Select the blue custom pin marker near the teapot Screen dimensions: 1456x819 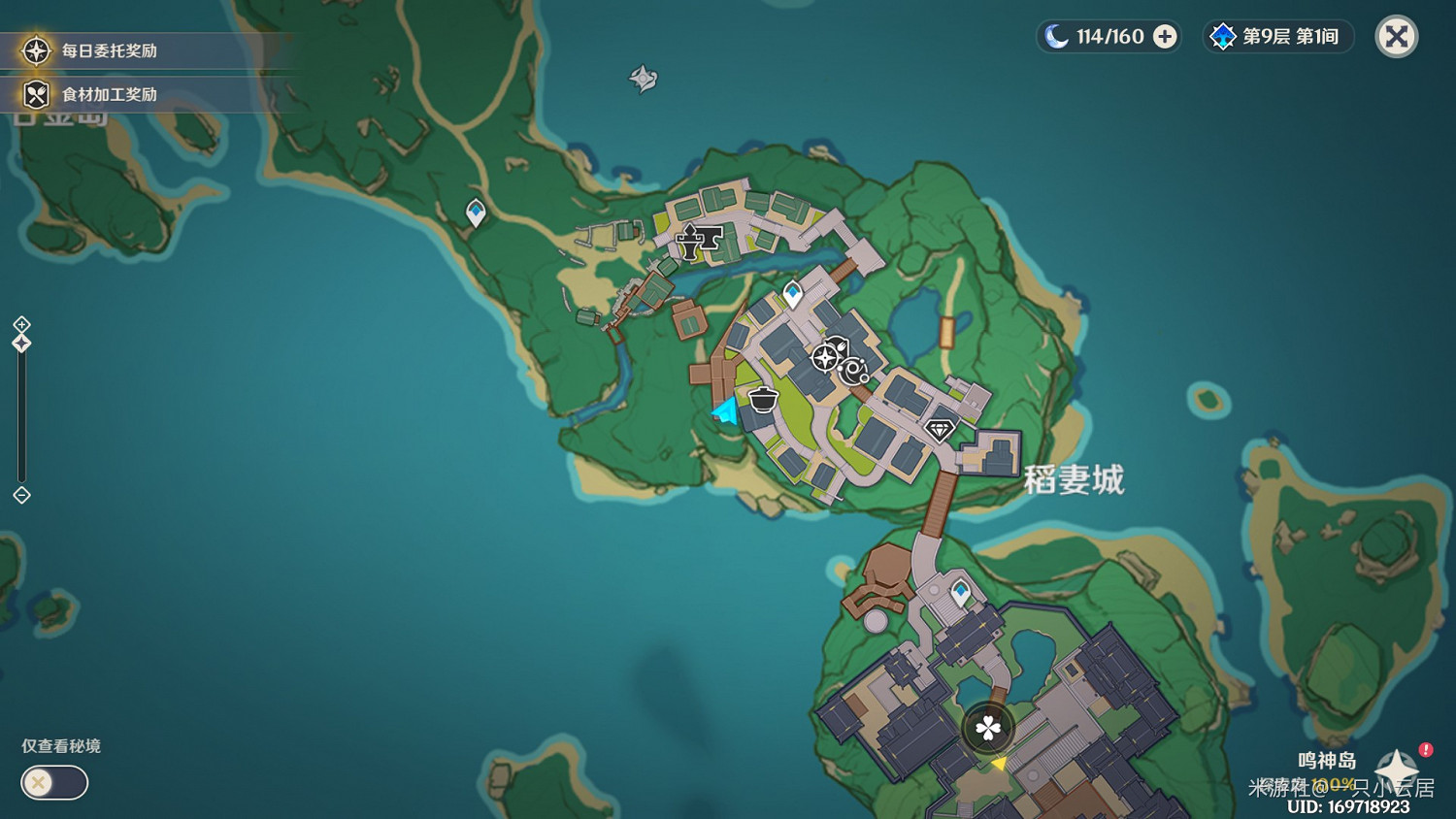(x=722, y=410)
